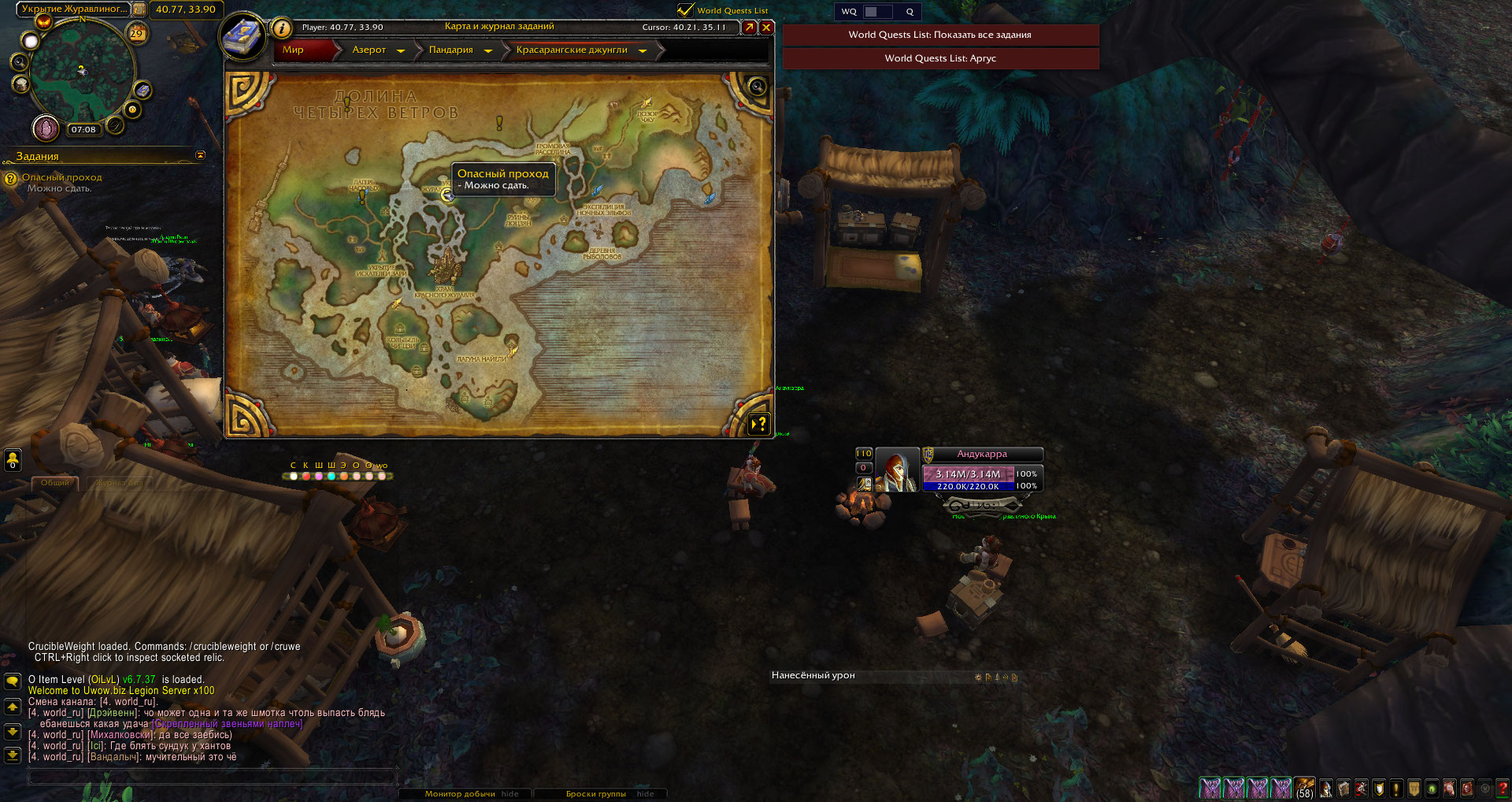Open the Красарангские джунгли zone dropdown

(x=643, y=50)
